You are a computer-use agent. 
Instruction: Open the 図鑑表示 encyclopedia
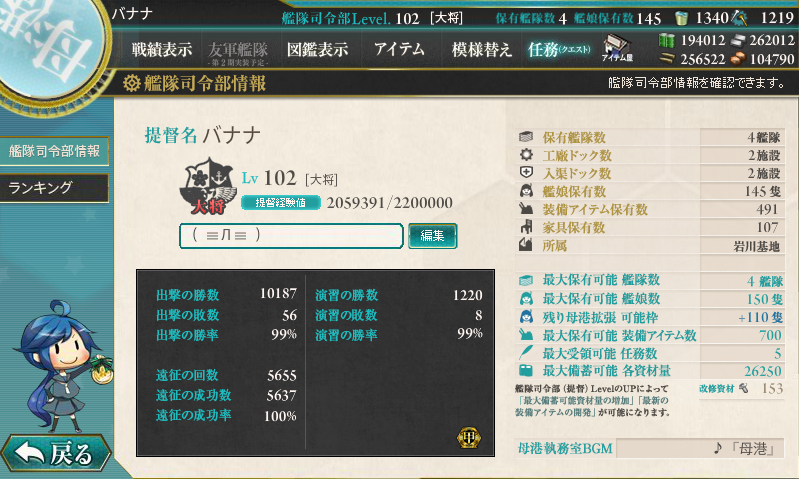317,49
